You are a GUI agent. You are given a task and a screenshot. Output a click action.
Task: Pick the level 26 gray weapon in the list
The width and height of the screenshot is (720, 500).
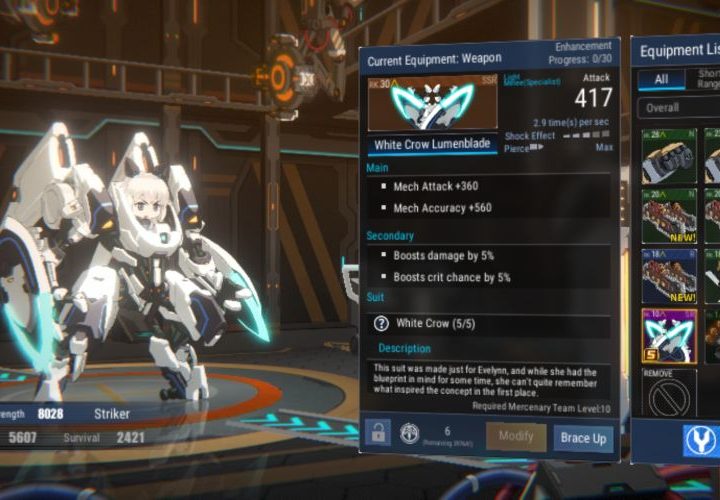(668, 155)
